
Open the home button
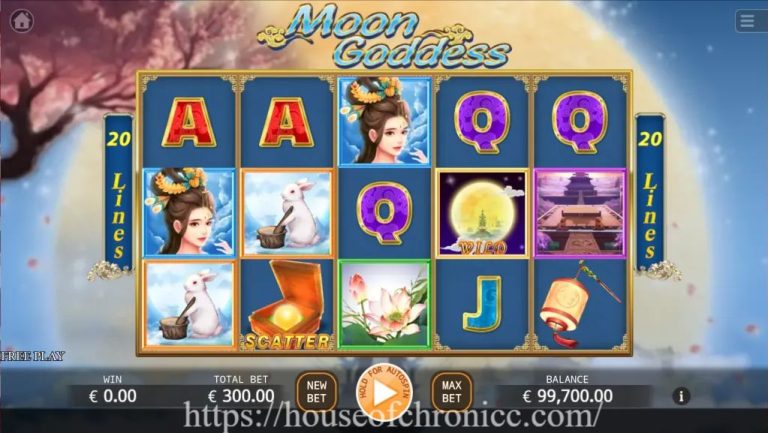click(x=21, y=20)
